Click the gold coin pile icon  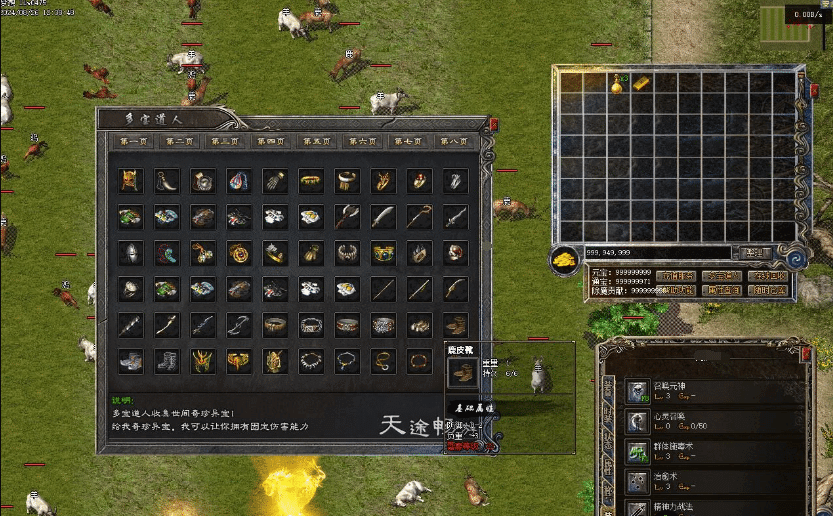(564, 258)
